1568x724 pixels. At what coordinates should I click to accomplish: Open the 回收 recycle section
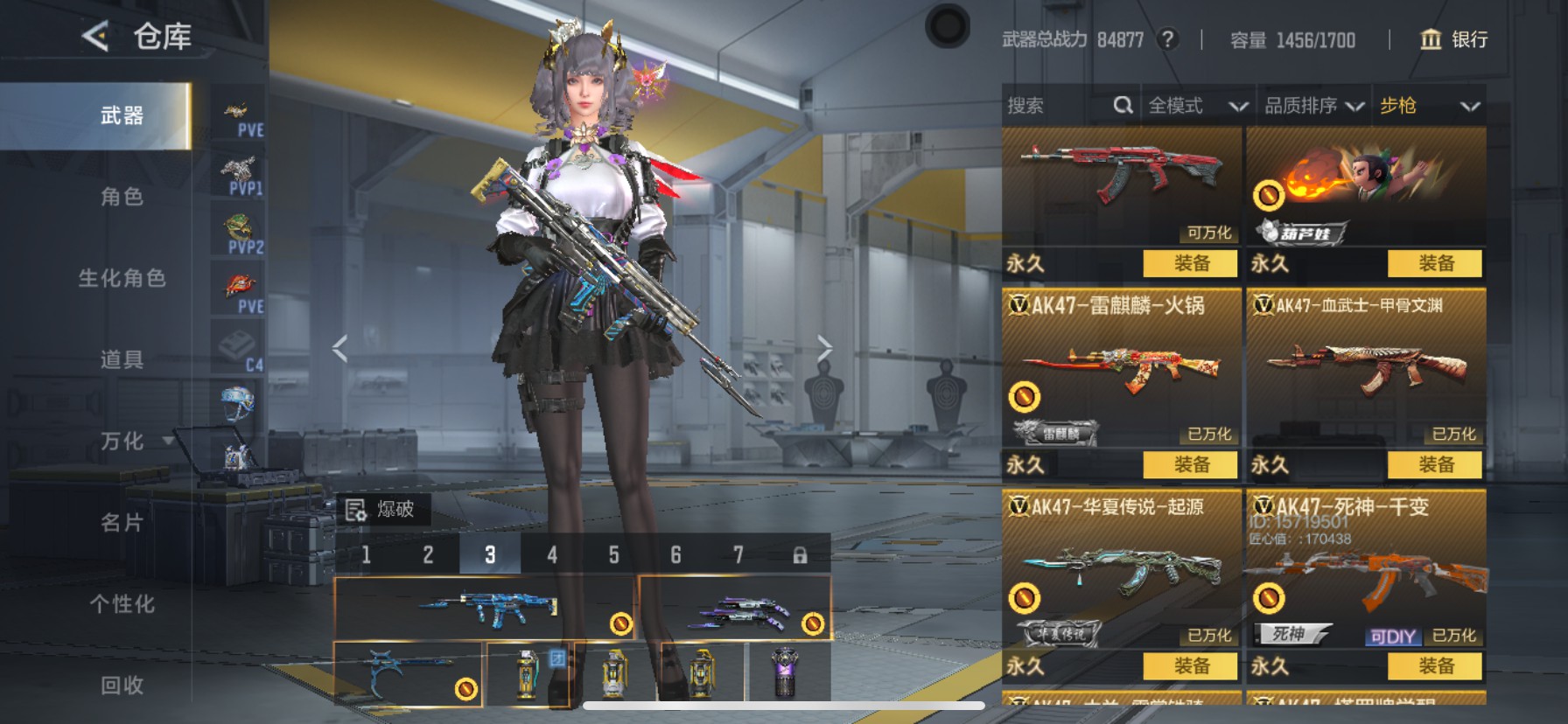click(x=122, y=686)
